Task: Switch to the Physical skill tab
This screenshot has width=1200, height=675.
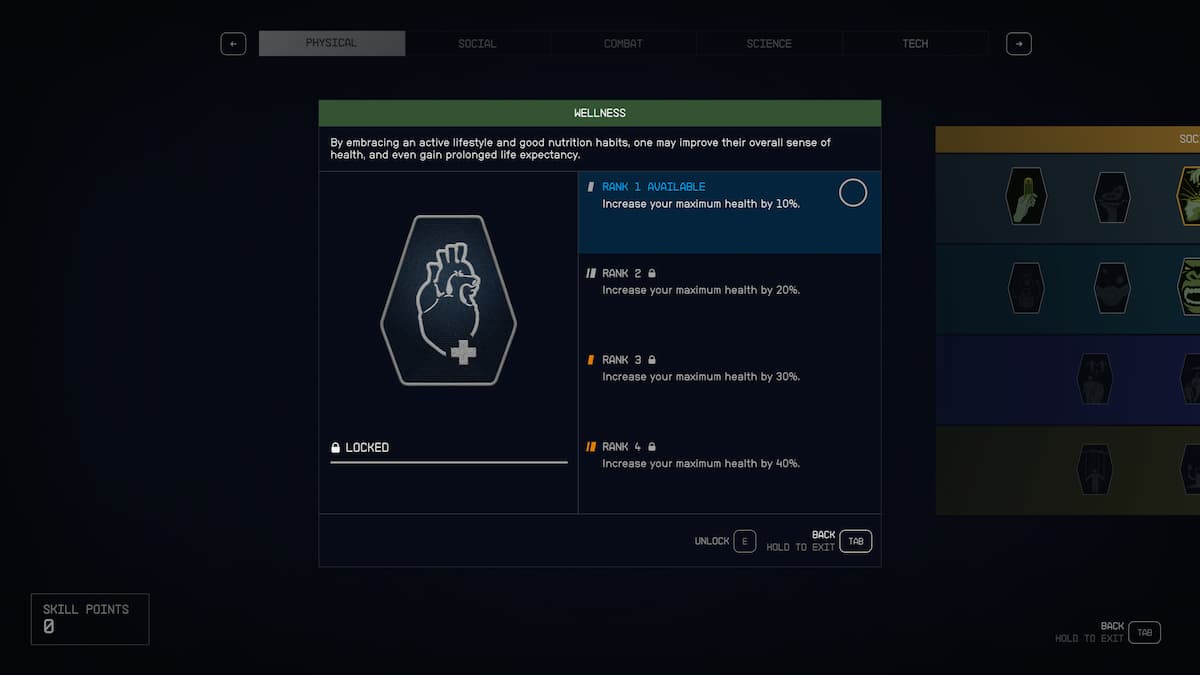Action: click(331, 44)
